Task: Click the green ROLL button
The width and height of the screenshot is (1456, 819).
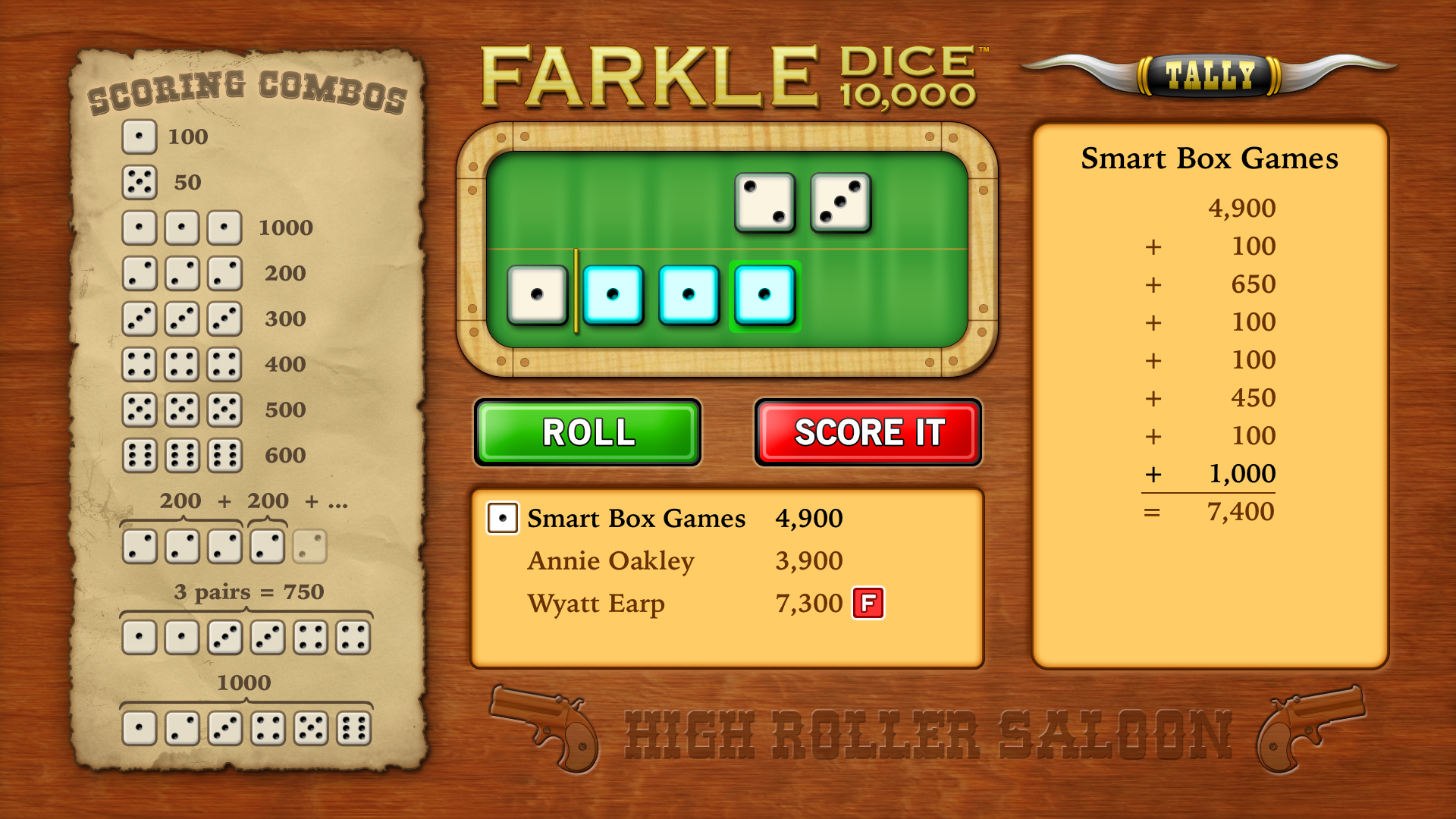Action: pos(586,433)
